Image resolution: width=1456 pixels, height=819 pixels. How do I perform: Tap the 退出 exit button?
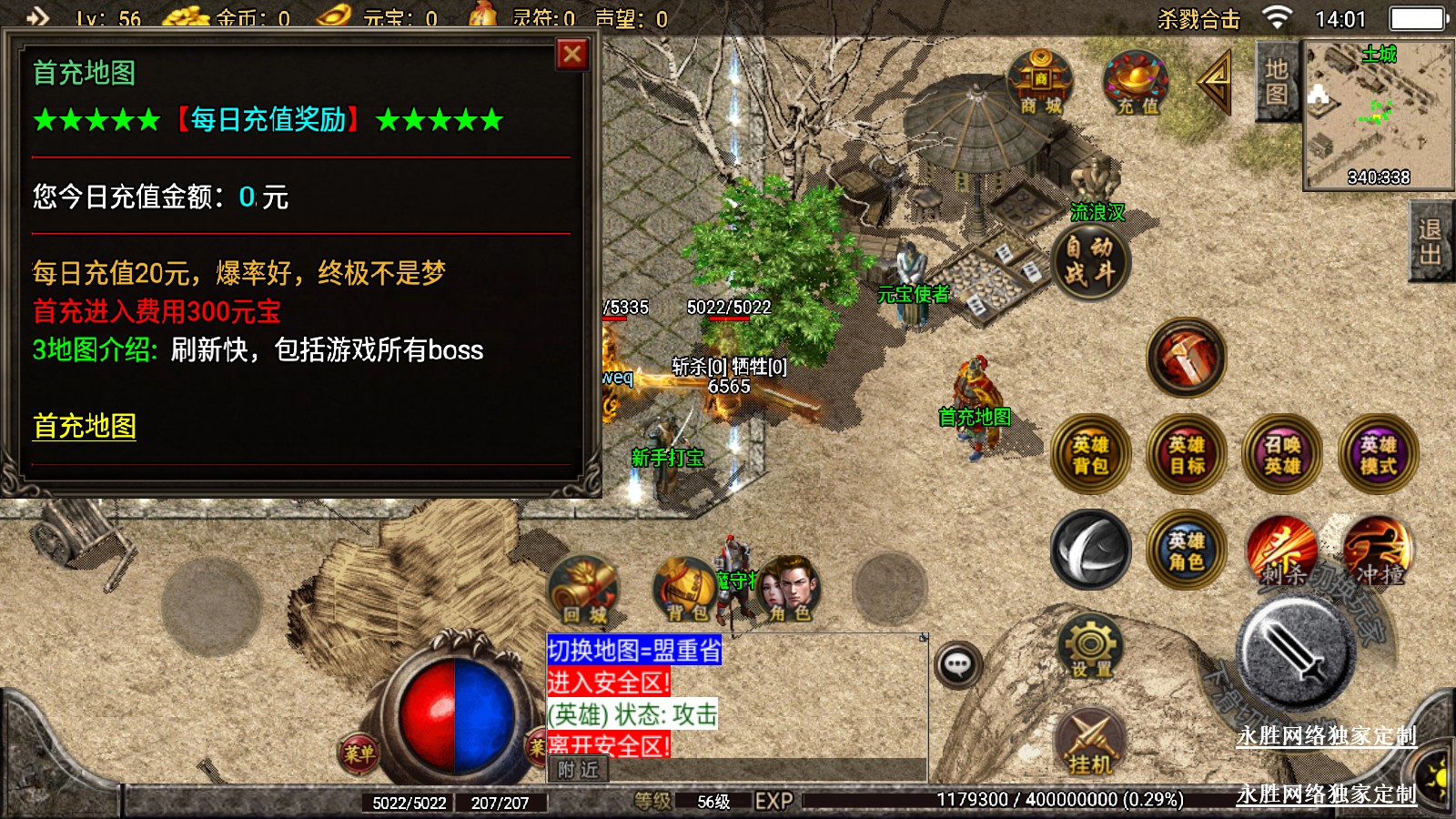coord(1430,242)
